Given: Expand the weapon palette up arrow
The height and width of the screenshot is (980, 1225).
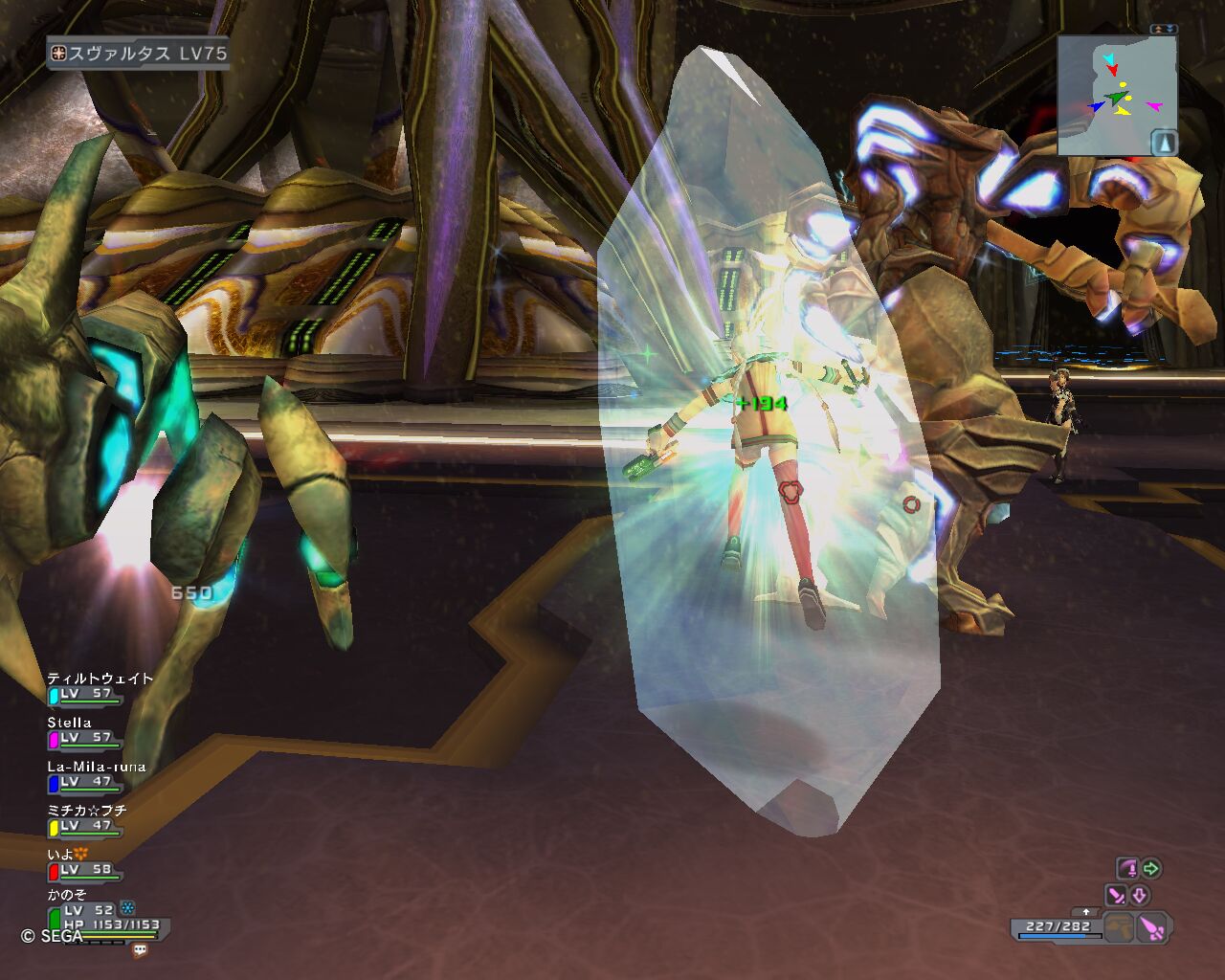Looking at the screenshot, I should [1084, 911].
